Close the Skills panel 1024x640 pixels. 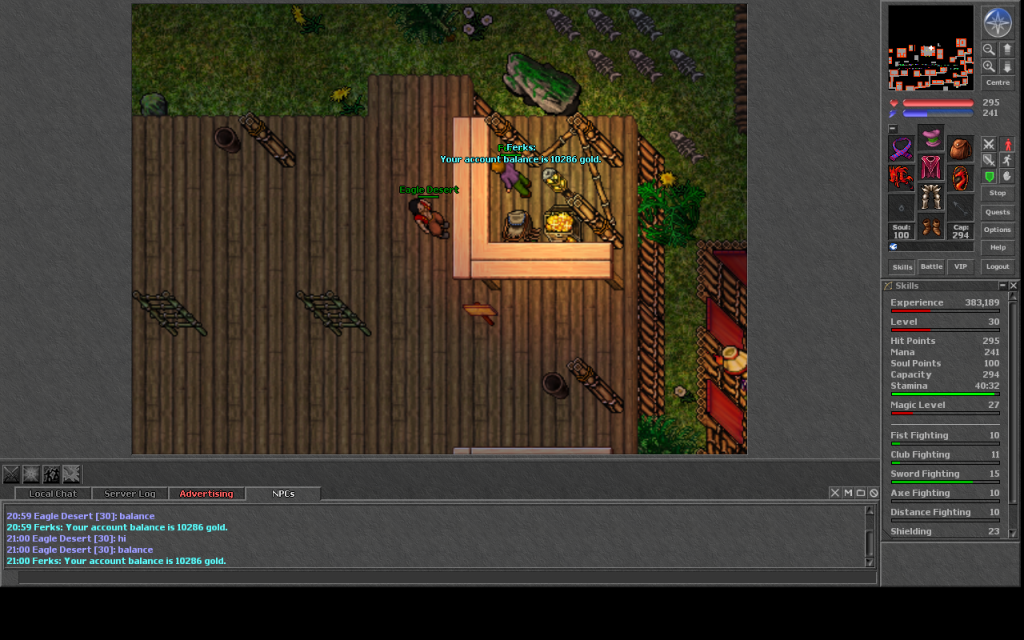[x=1013, y=286]
